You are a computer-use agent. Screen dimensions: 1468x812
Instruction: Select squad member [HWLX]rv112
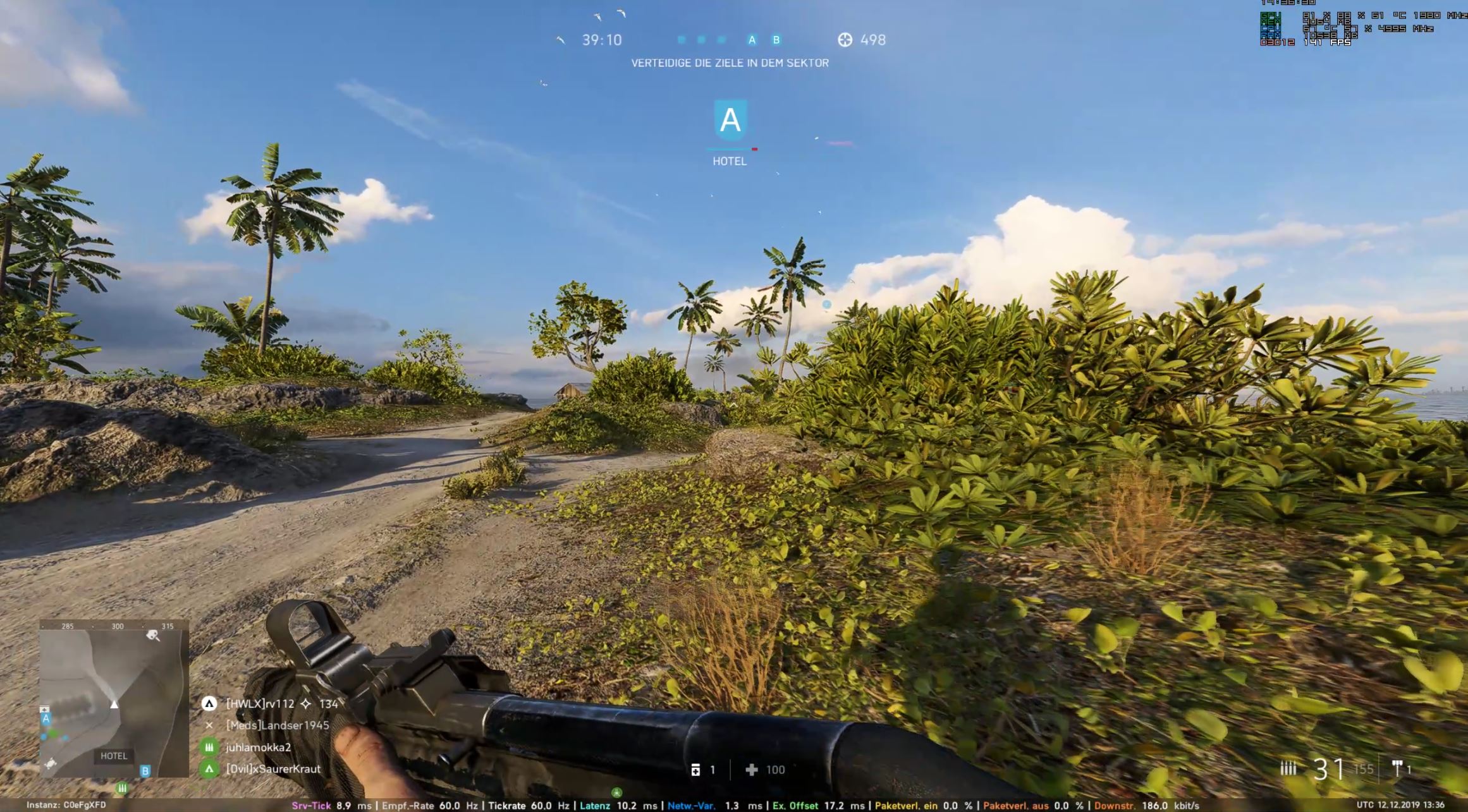tap(260, 703)
